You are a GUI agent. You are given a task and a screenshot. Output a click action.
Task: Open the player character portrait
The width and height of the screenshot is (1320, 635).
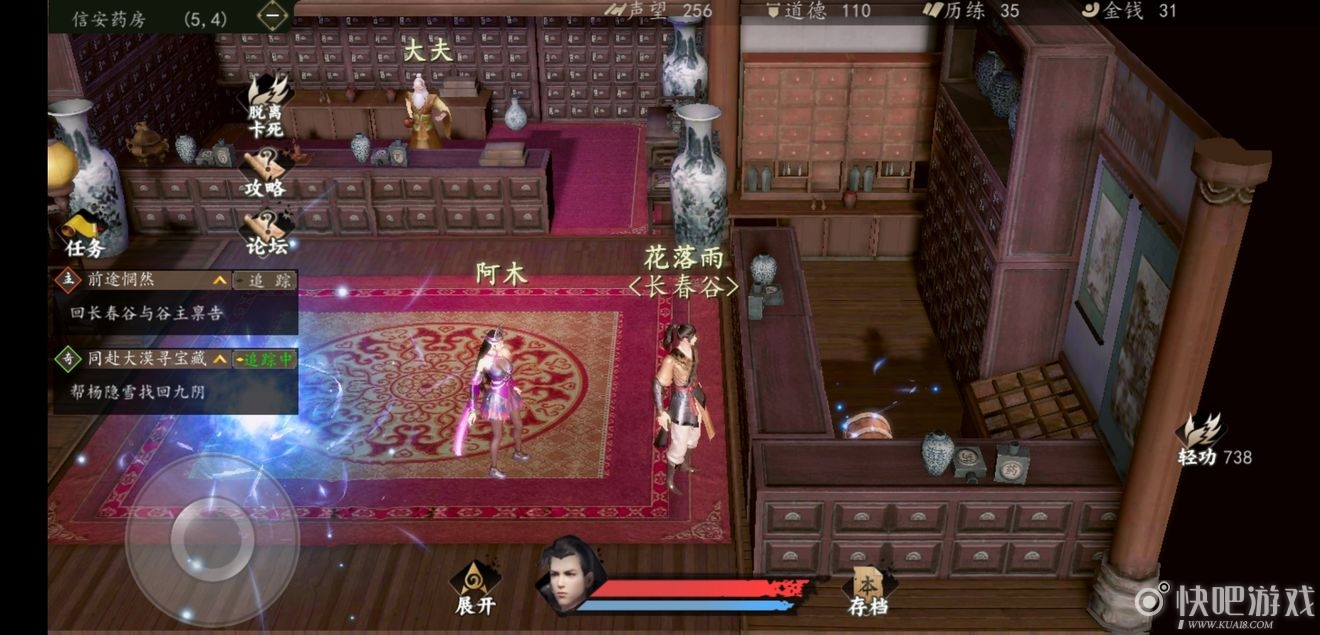[565, 574]
